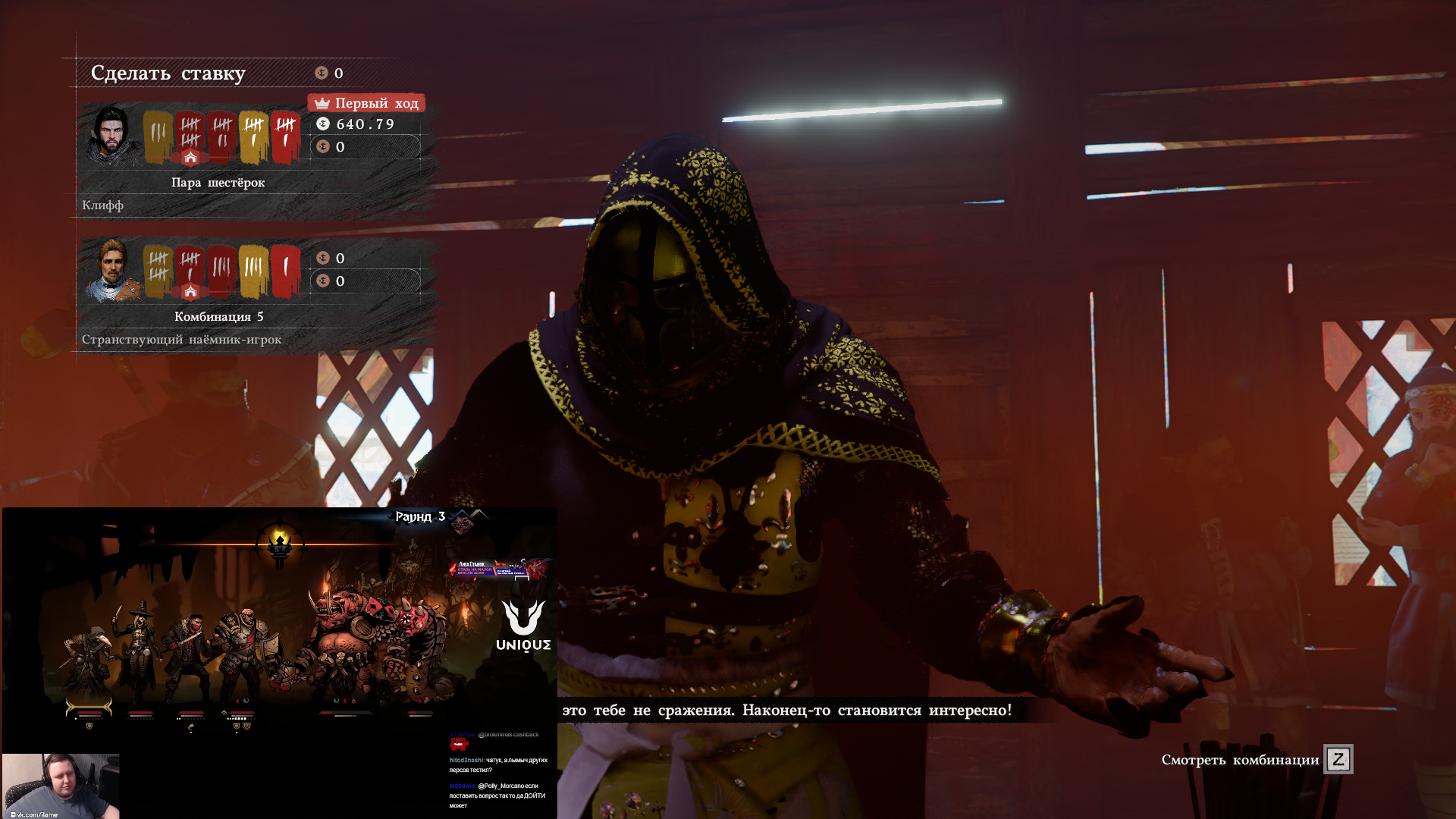The image size is (1456, 819).
Task: Click the "Первый ход" crown badge
Action: (366, 103)
